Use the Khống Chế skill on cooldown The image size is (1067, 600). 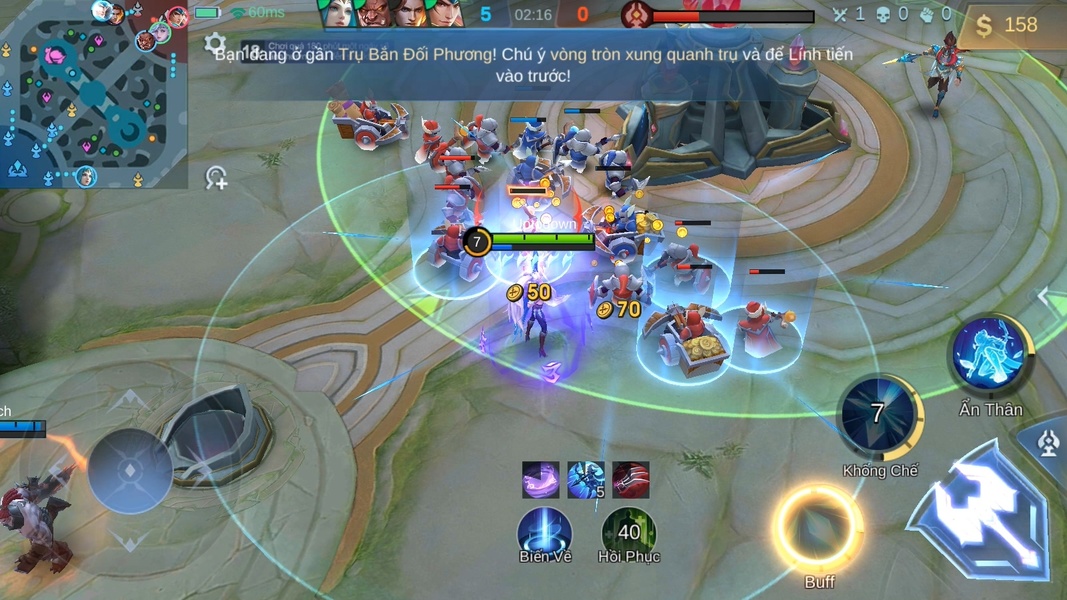pyautogui.click(x=878, y=414)
